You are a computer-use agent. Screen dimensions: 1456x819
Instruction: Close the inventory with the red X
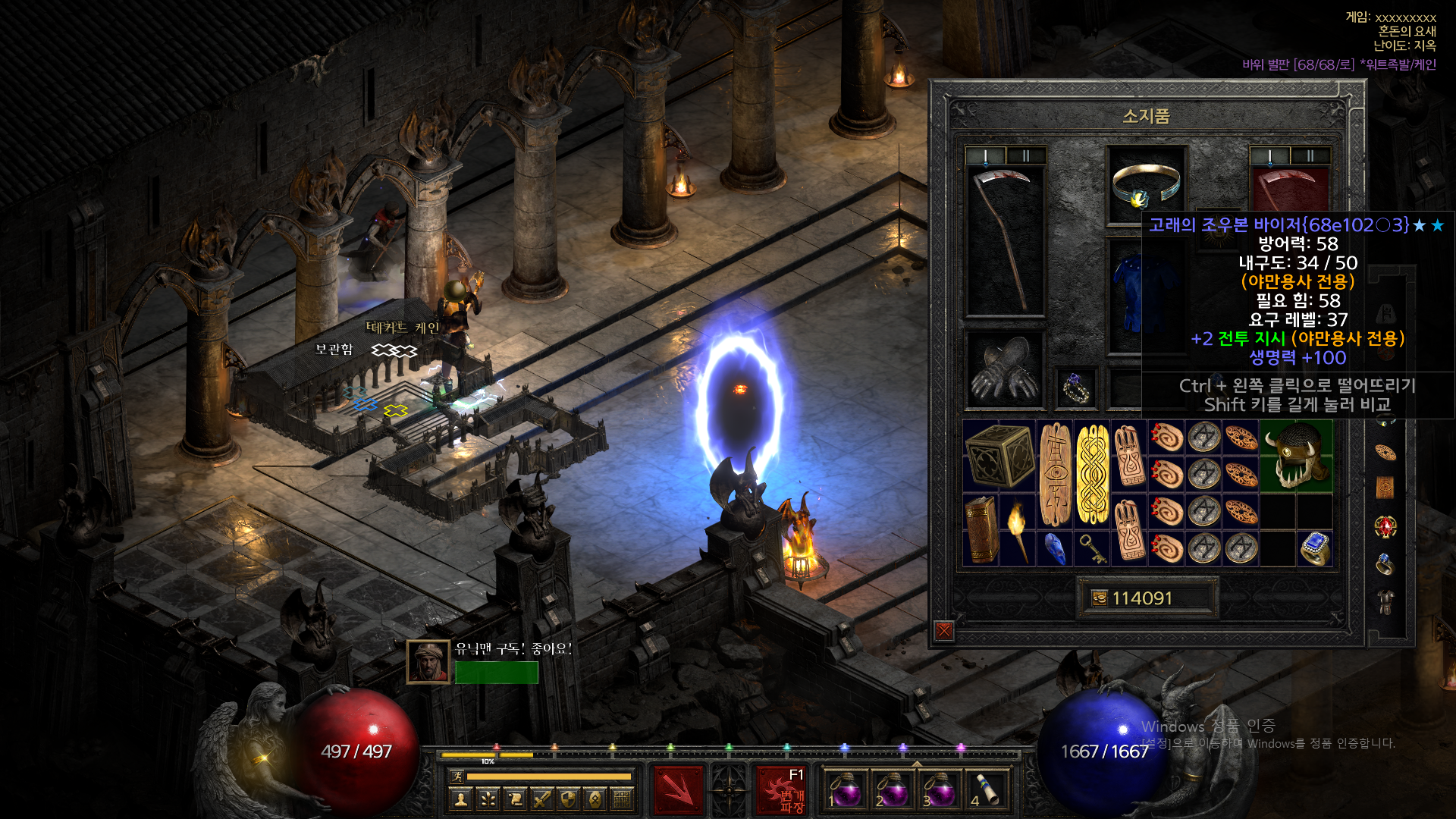[x=944, y=630]
